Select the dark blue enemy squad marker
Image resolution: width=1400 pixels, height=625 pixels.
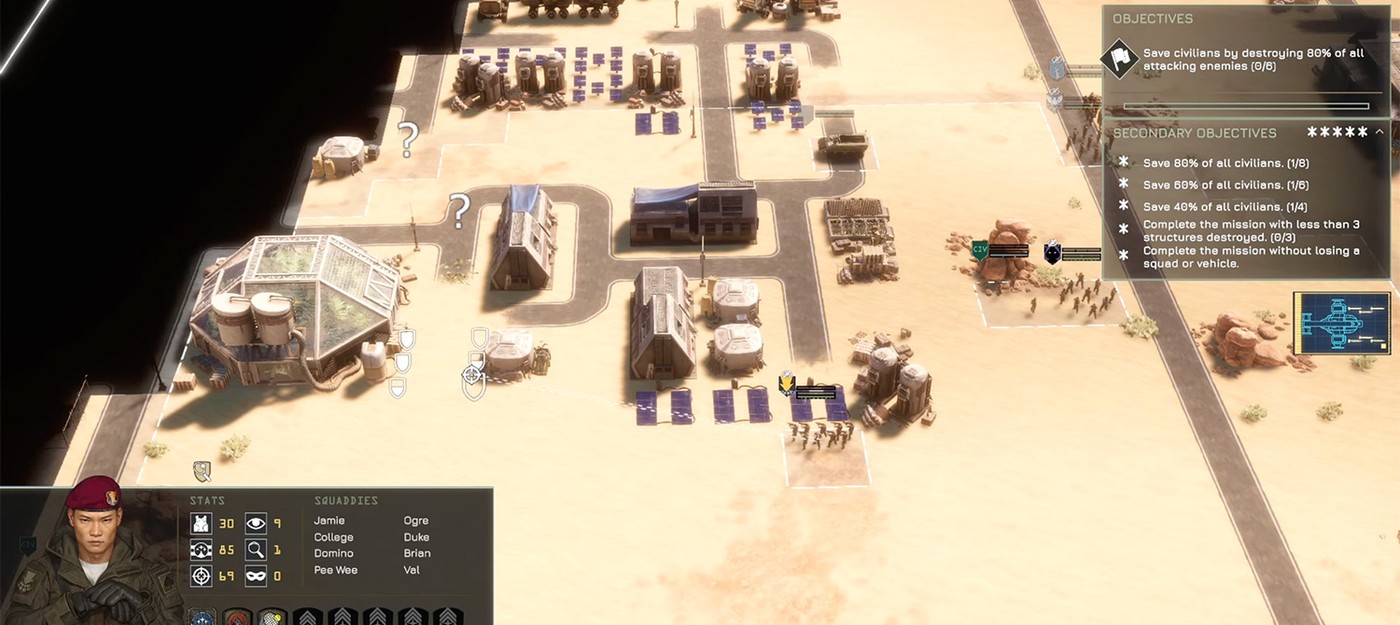(x=1052, y=252)
